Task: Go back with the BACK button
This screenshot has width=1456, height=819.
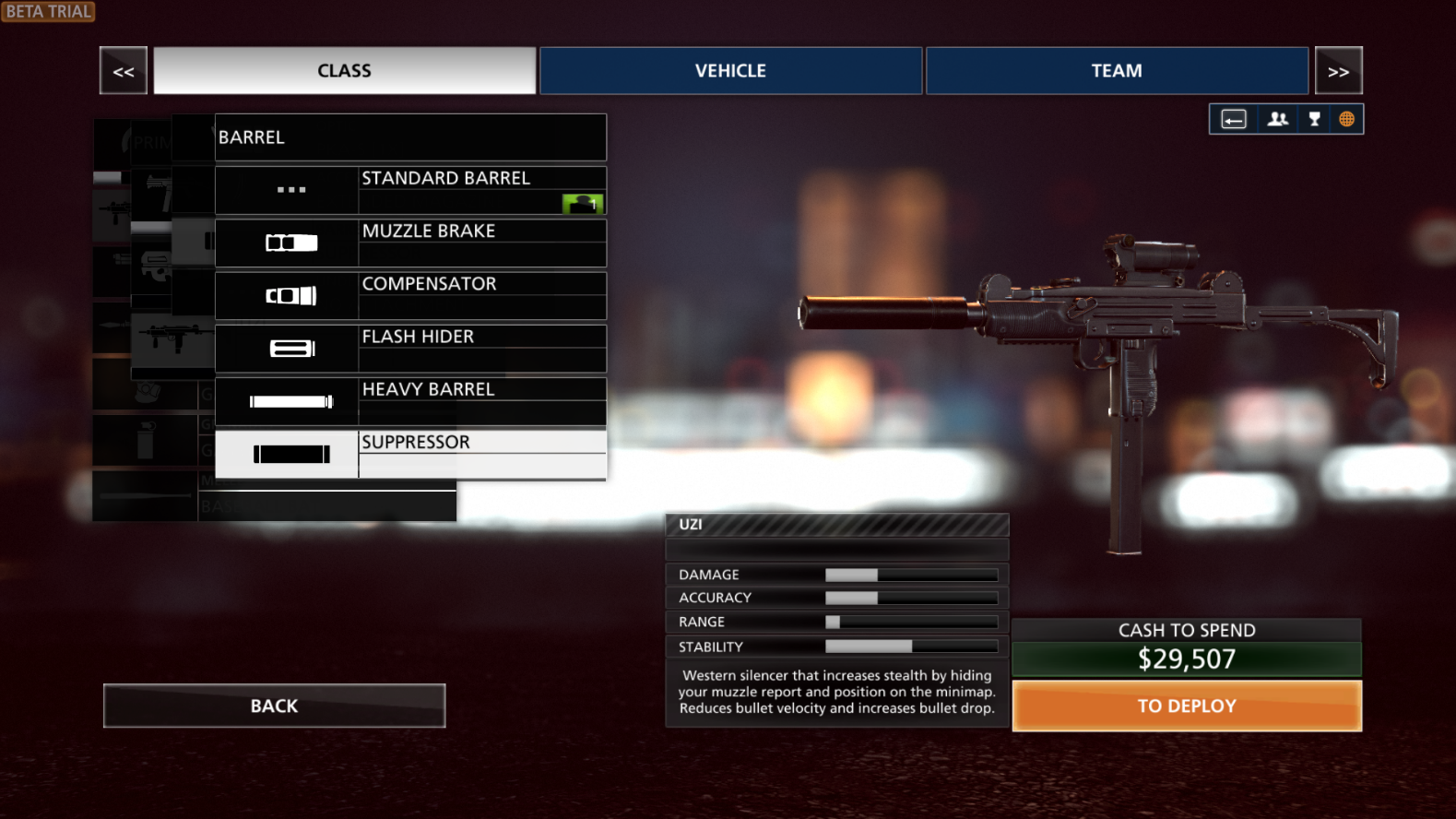Action: pyautogui.click(x=274, y=706)
